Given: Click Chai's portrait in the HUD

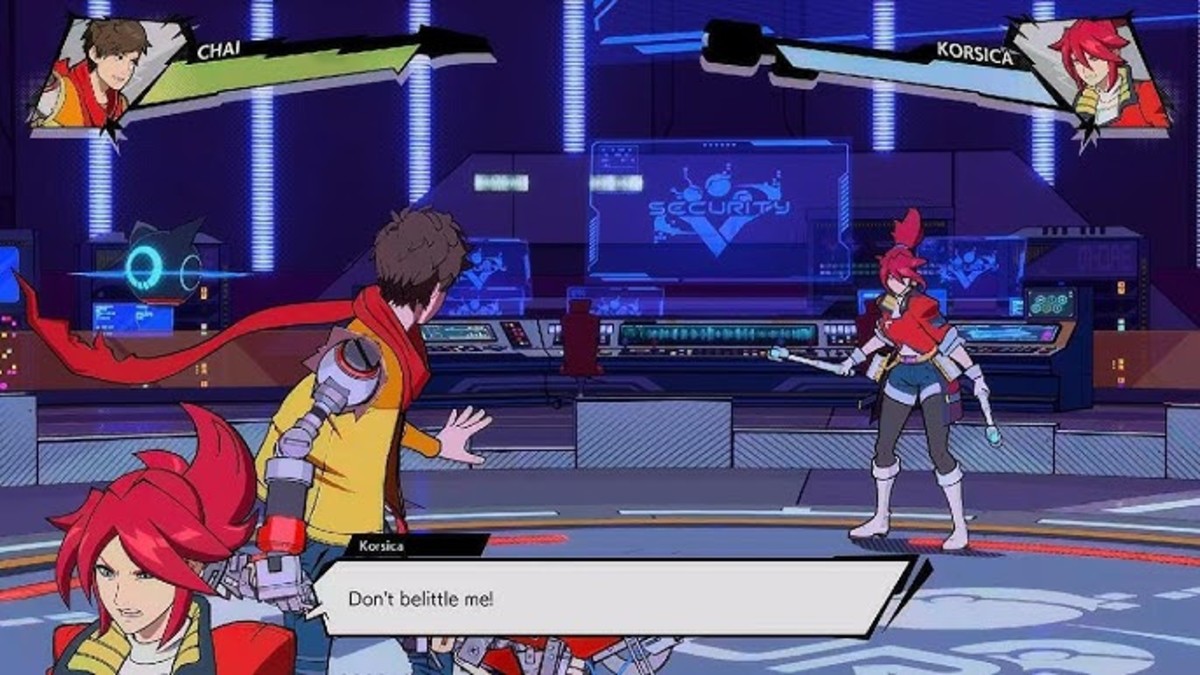Looking at the screenshot, I should click(92, 72).
